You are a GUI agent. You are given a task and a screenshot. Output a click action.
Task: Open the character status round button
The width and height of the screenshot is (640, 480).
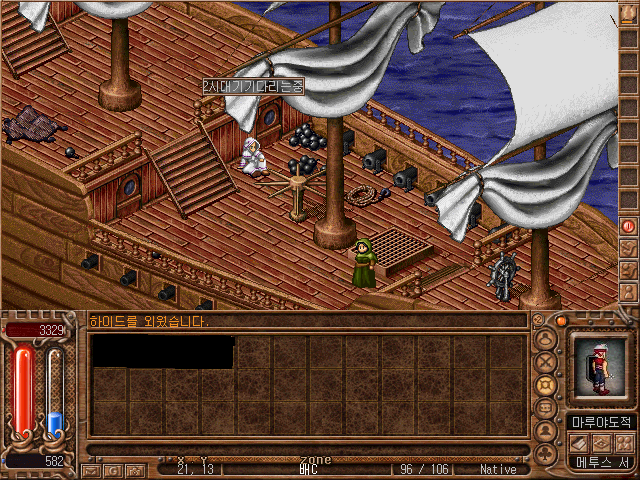(x=546, y=340)
